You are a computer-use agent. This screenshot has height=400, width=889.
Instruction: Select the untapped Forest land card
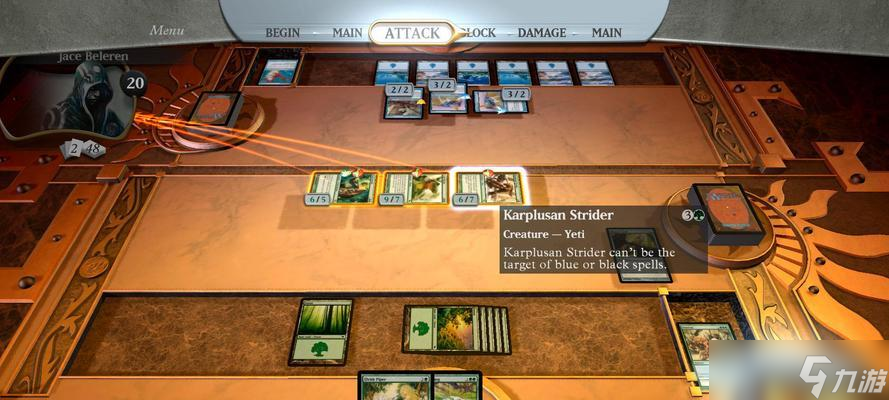[x=322, y=332]
